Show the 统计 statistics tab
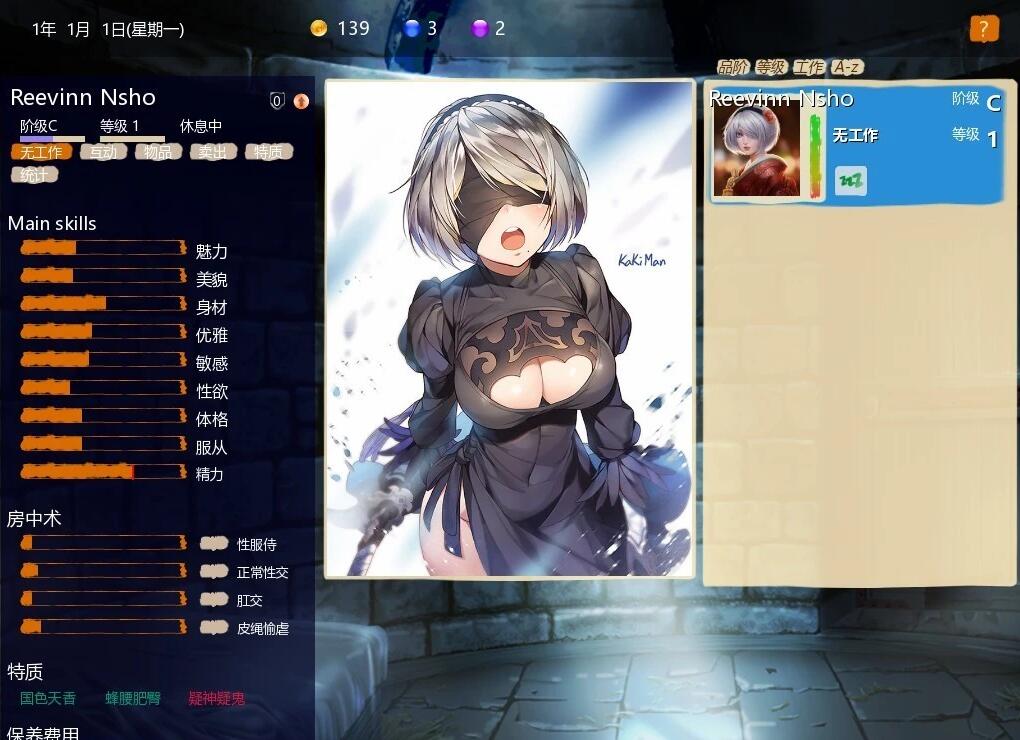Screen dimensions: 1020x740 (x=34, y=175)
